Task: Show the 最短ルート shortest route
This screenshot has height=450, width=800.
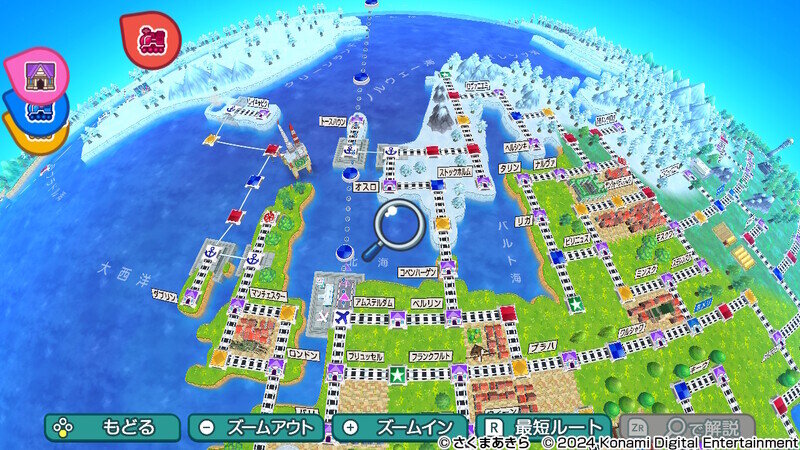Action: 544,427
